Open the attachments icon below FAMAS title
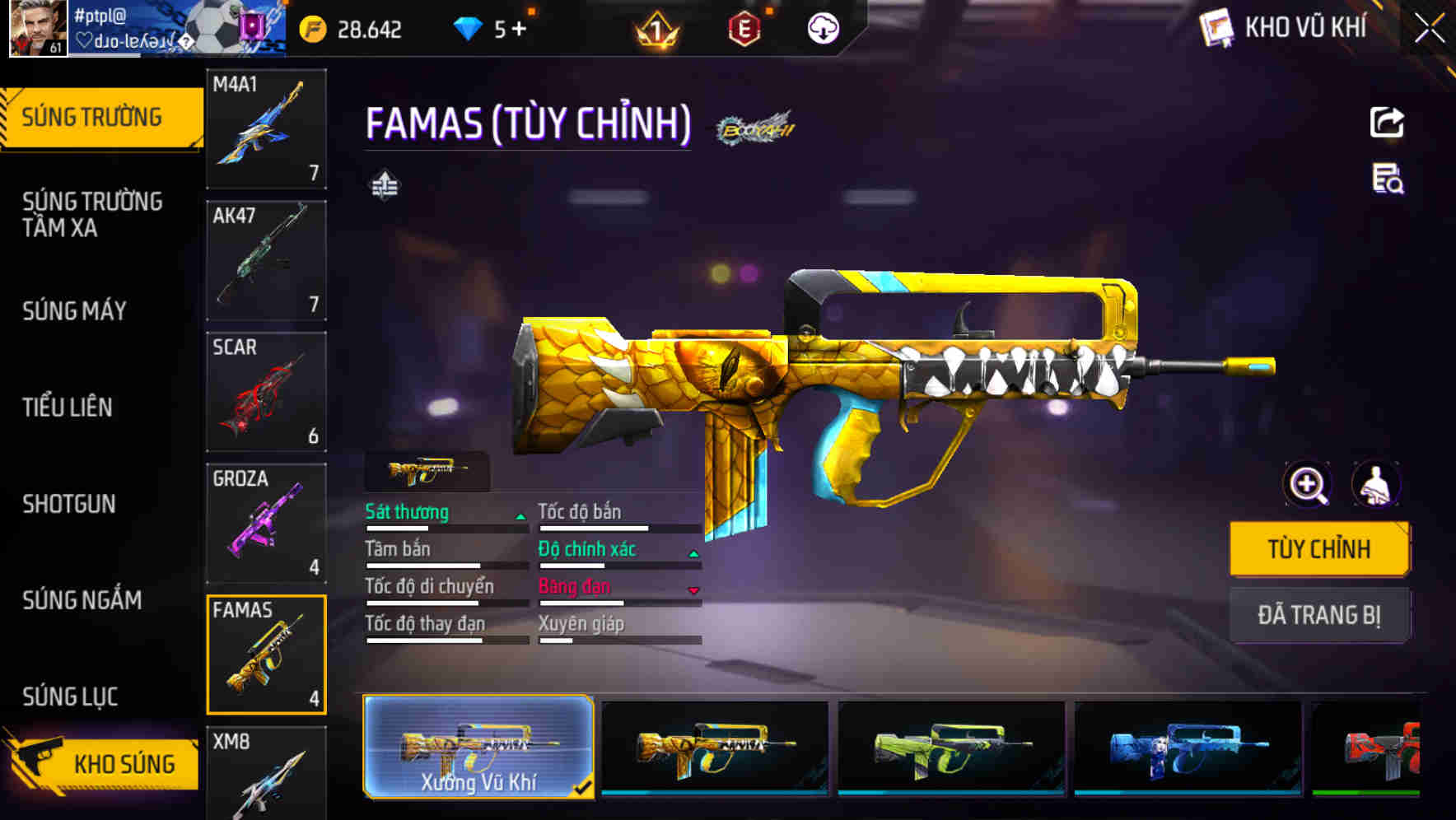1456x820 pixels. pos(384,186)
